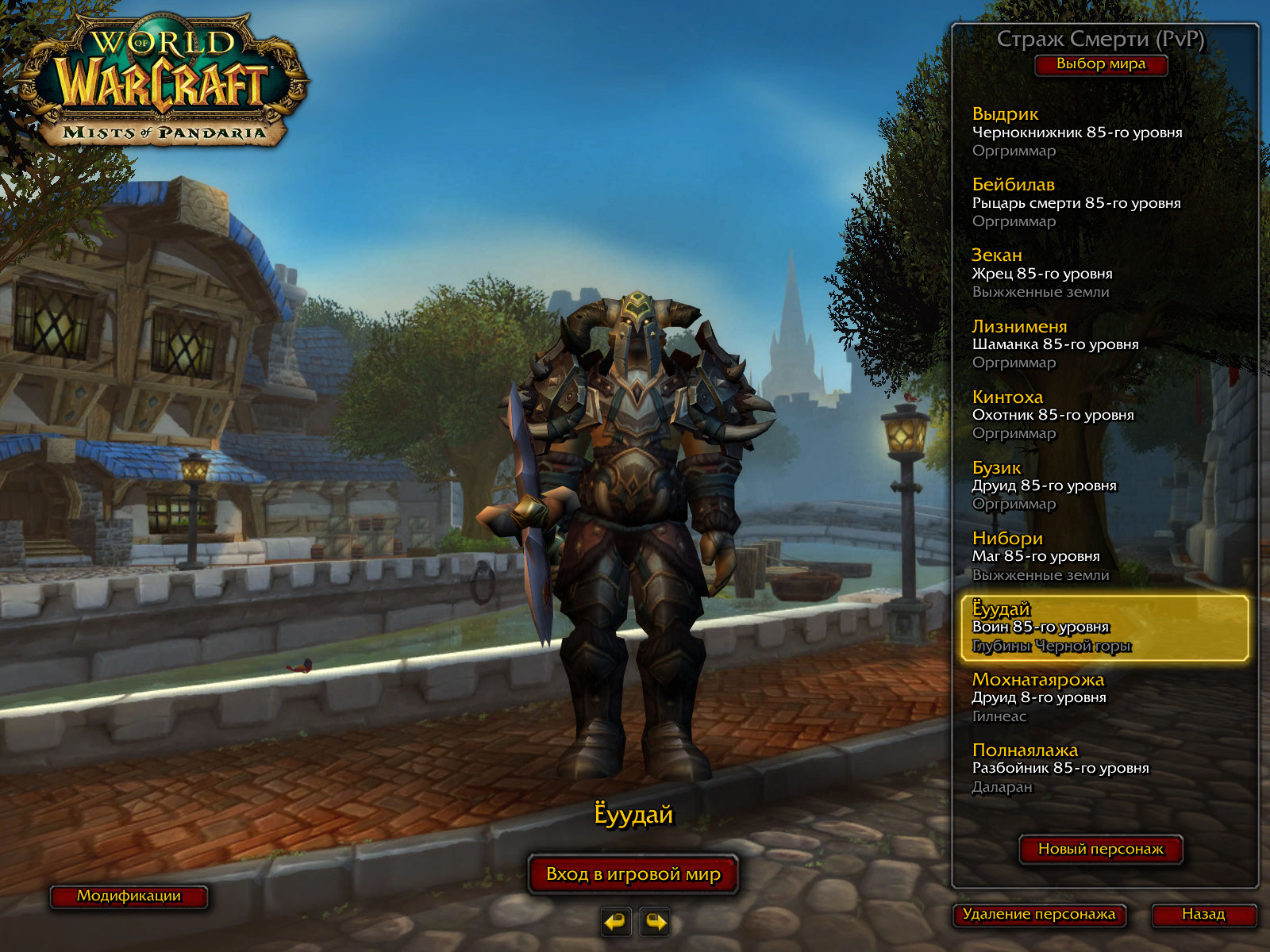
Task: Select the mage Нибори
Action: point(1040,555)
